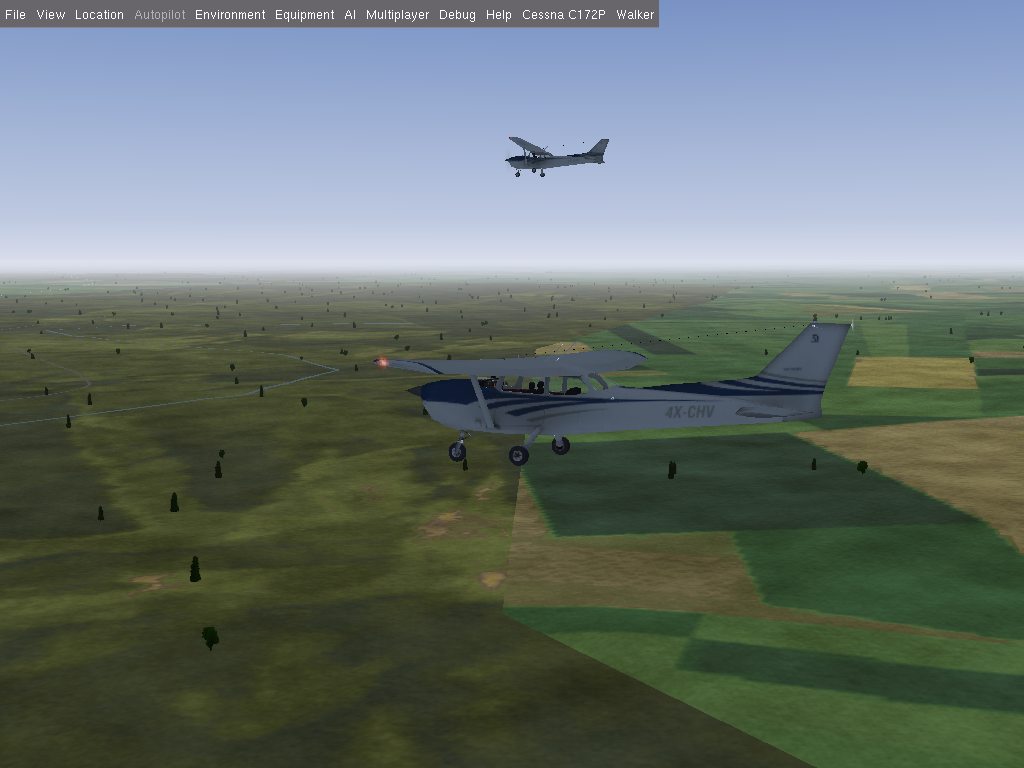Viewport: 1024px width, 768px height.
Task: Open the Location menu
Action: coord(99,15)
